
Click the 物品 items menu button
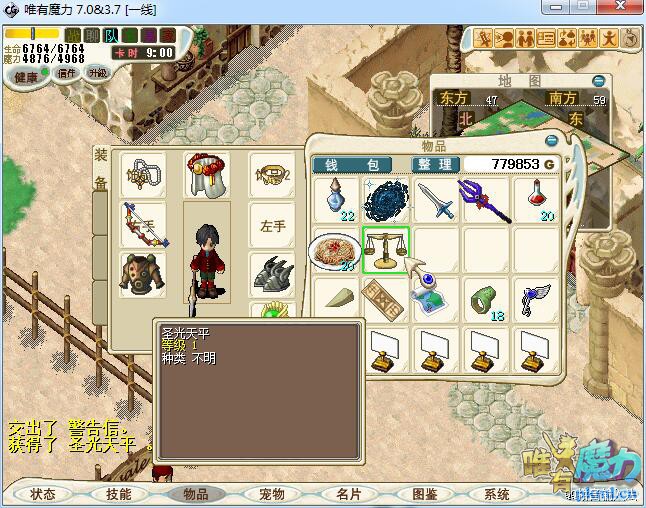pyautogui.click(x=196, y=494)
